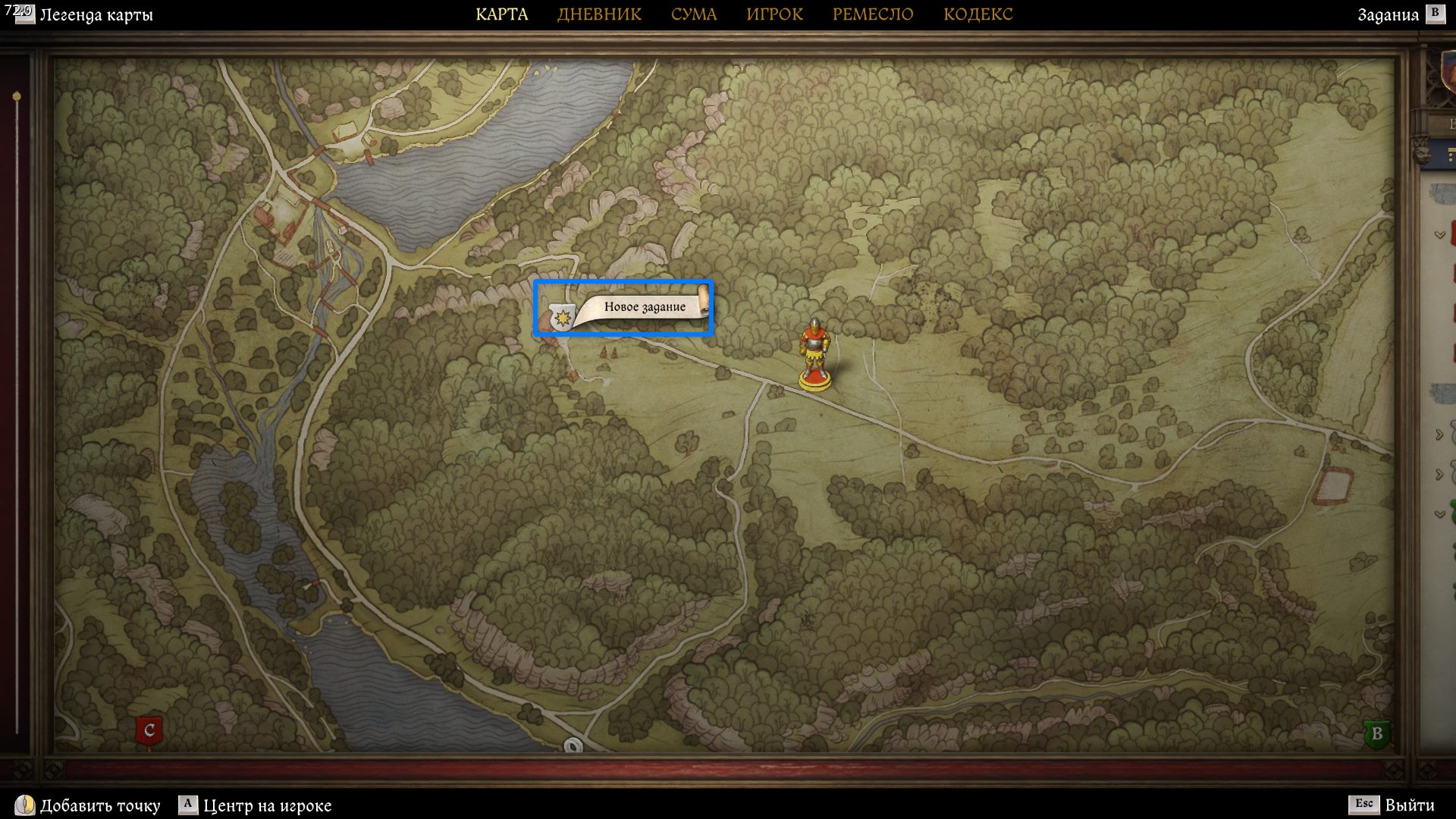Exit the map with Выйти
The height and width of the screenshot is (819, 1456).
click(1409, 805)
